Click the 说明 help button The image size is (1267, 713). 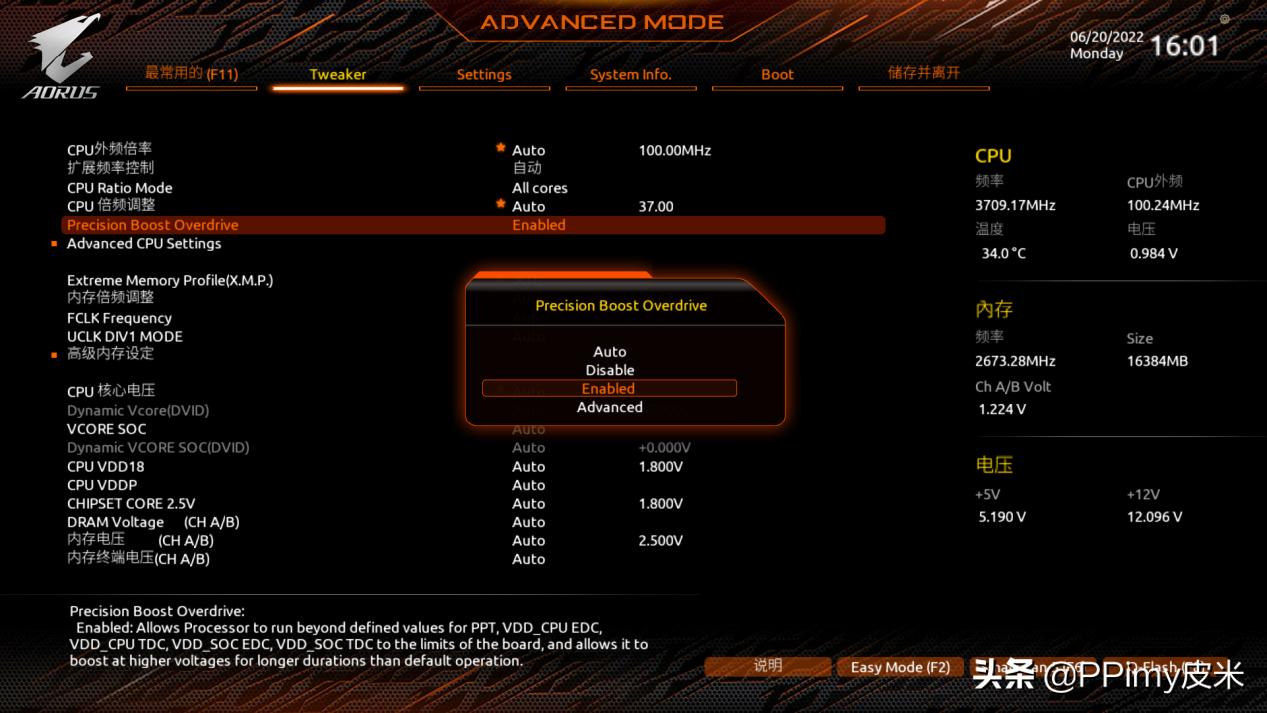click(768, 666)
